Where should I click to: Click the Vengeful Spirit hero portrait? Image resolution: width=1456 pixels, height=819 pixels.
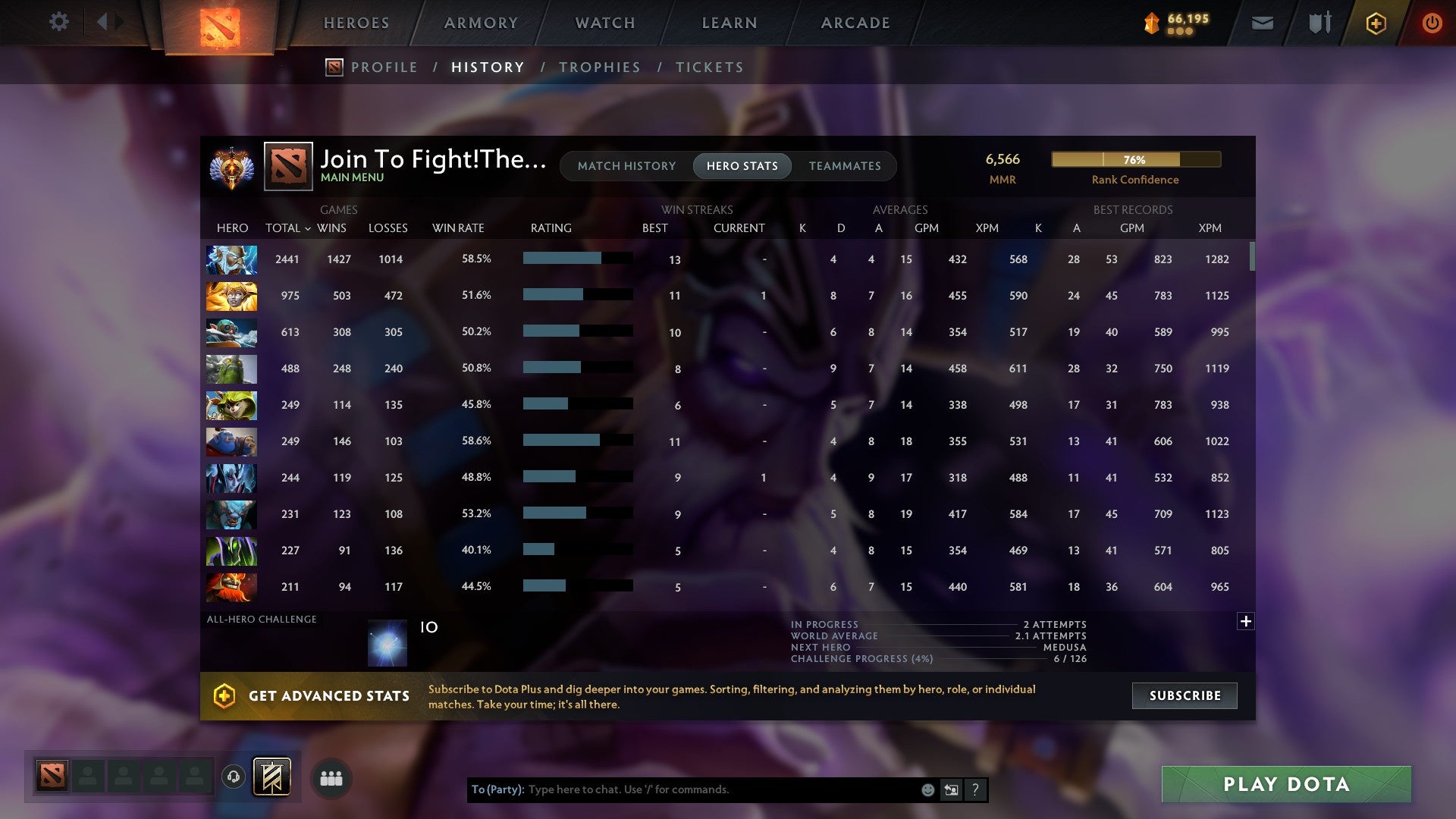[x=231, y=478]
